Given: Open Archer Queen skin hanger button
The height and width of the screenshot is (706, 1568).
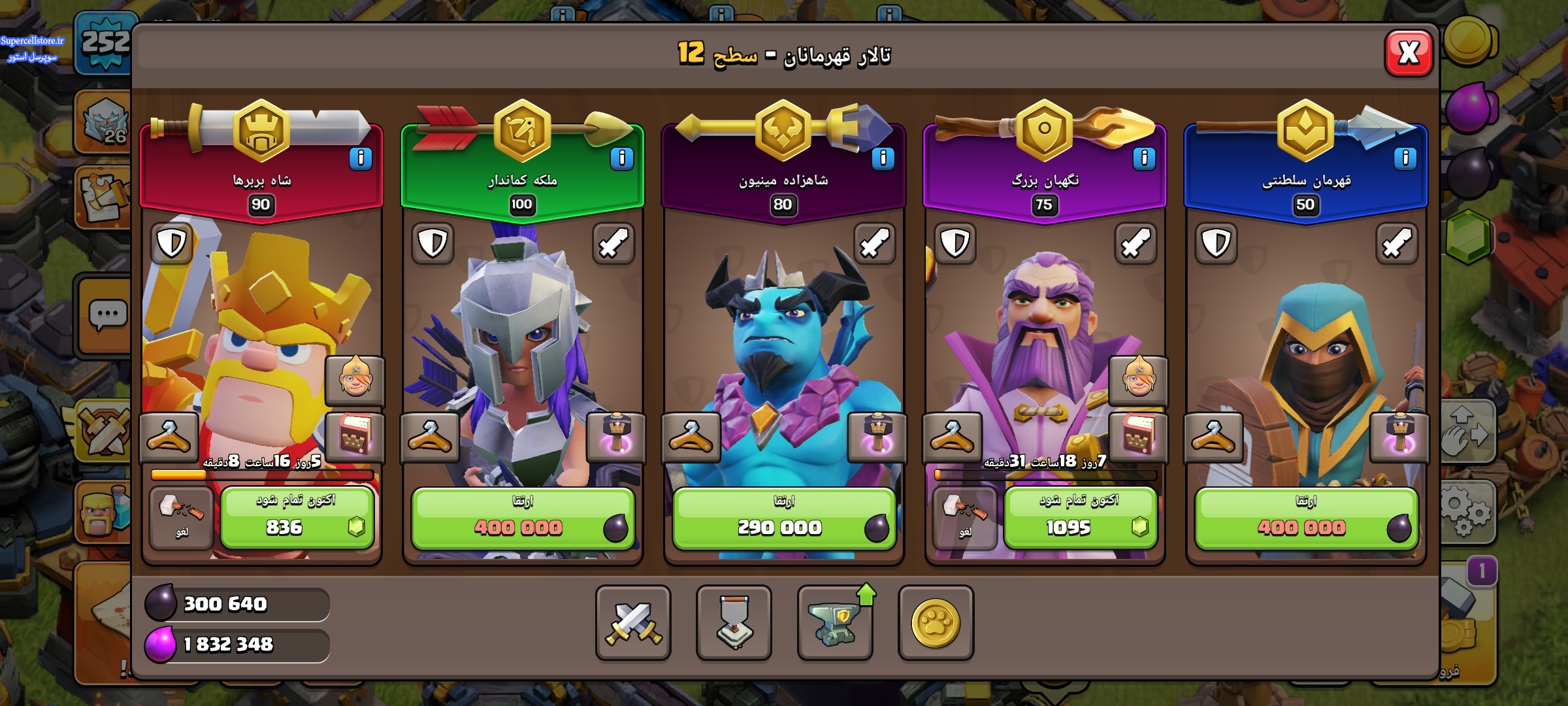Looking at the screenshot, I should pos(430,437).
